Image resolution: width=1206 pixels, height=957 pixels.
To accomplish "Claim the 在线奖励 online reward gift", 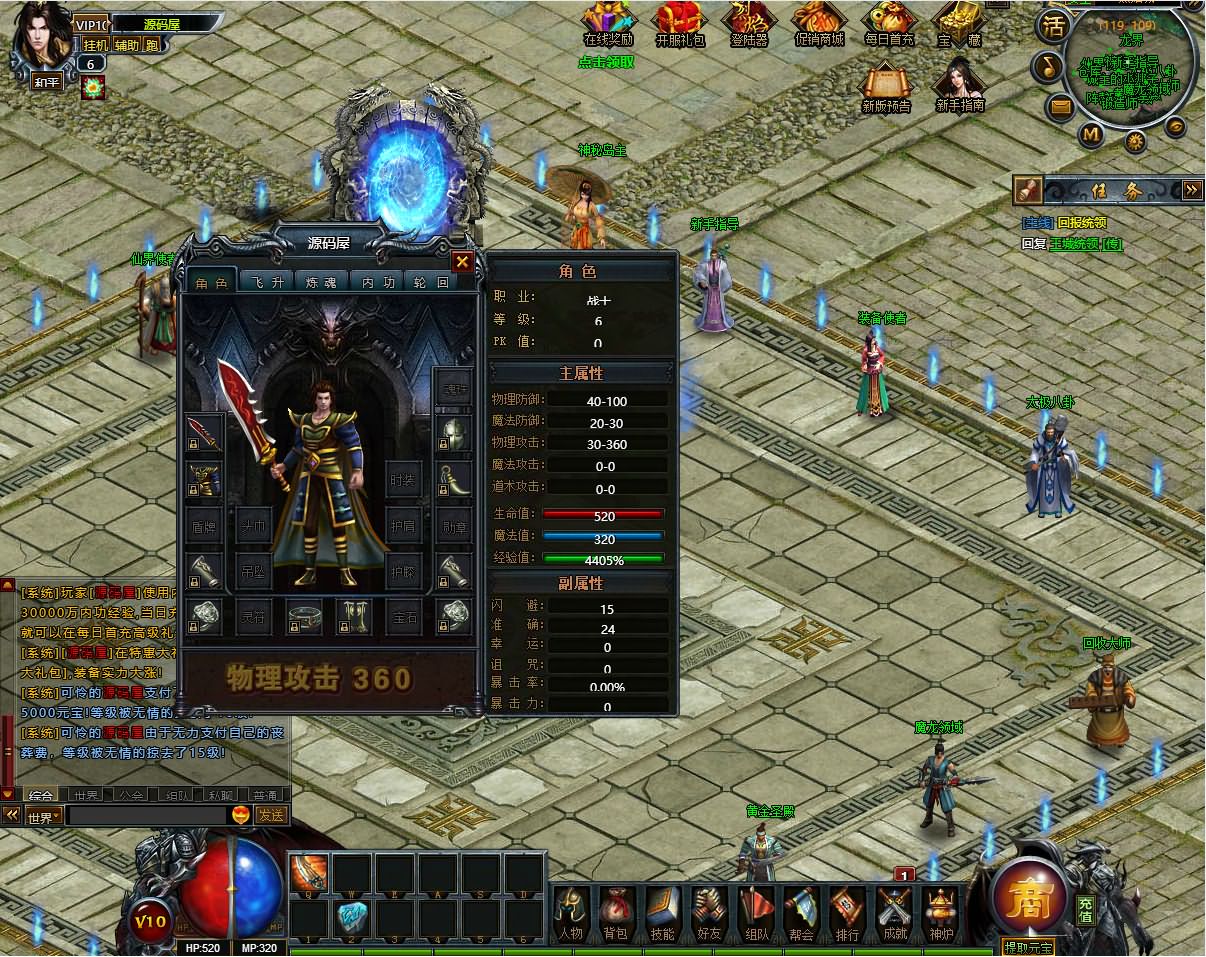I will 608,22.
